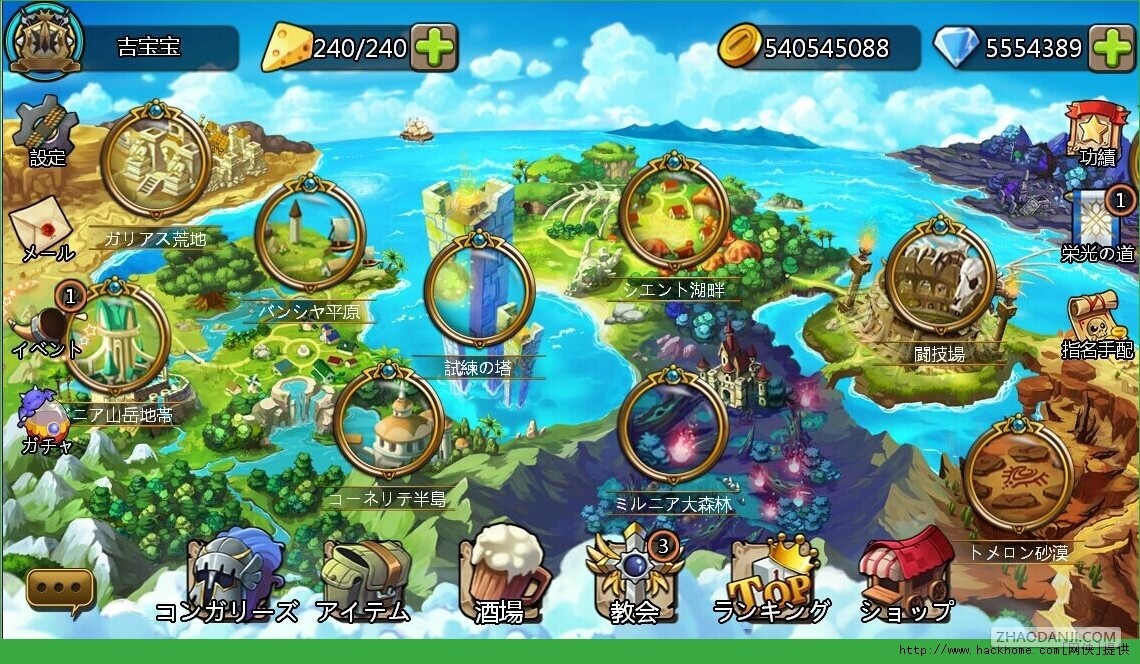The width and height of the screenshot is (1140, 664).
Task: Choose the 闘技場 arena location
Action: click(x=939, y=275)
